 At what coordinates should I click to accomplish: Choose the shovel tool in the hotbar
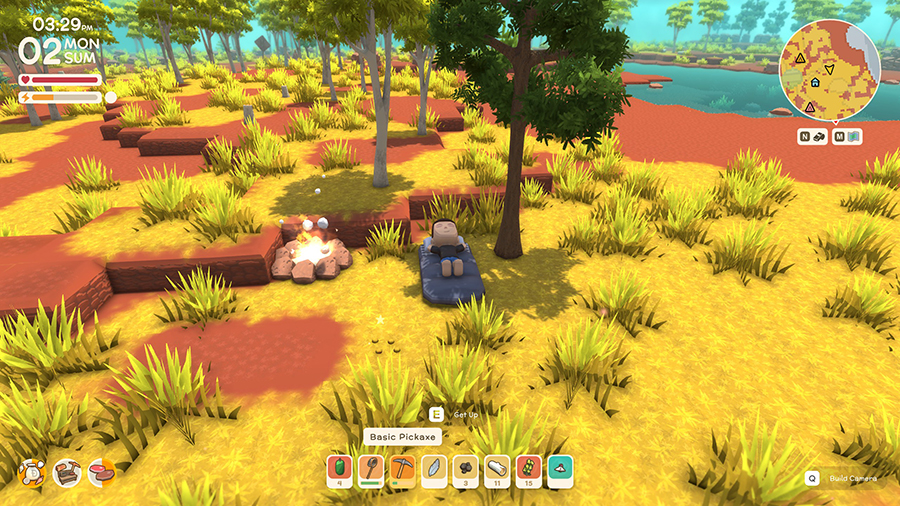tap(372, 470)
